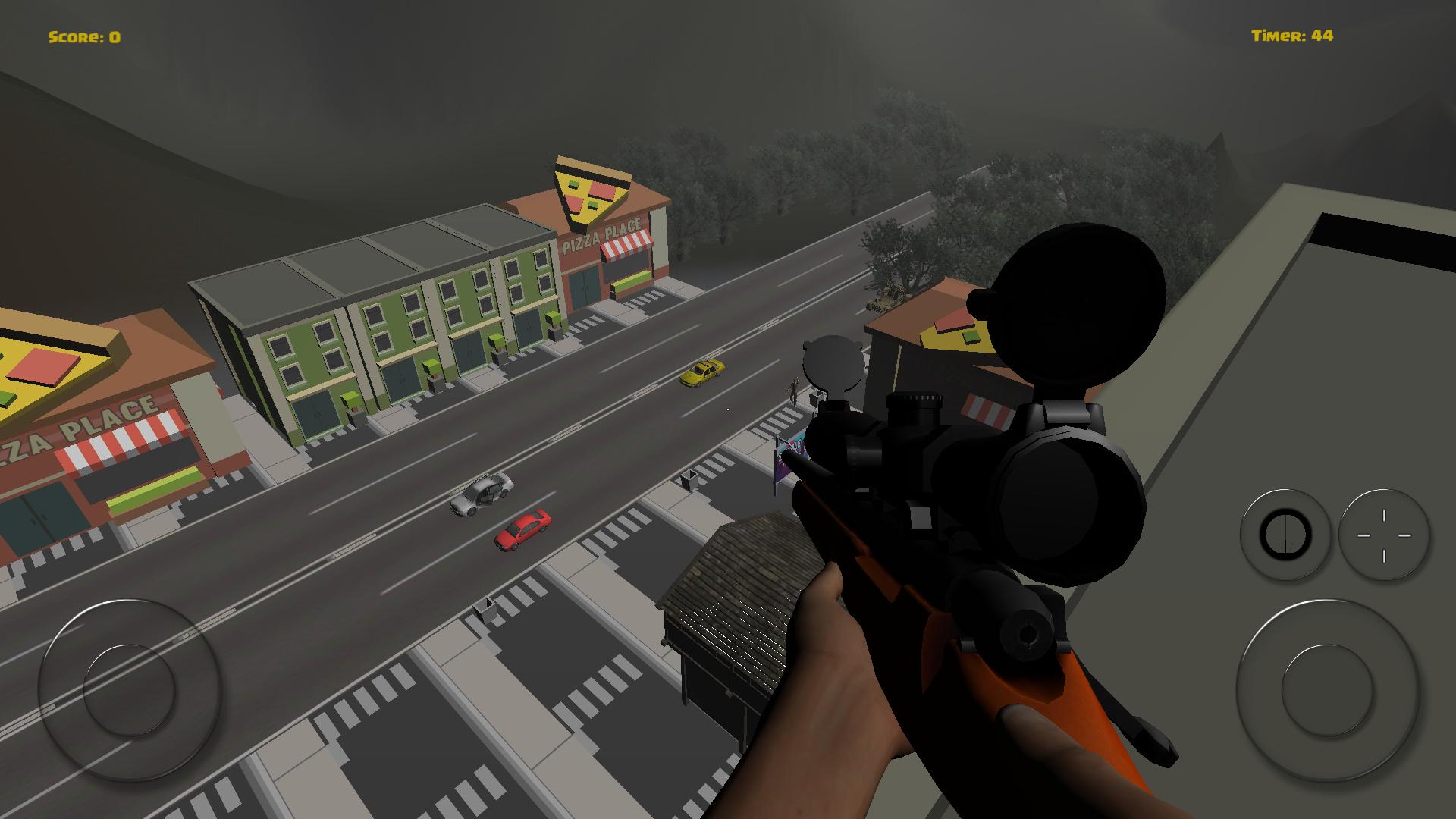Click the pizza slice sign on Pizza Place roof

591,190
